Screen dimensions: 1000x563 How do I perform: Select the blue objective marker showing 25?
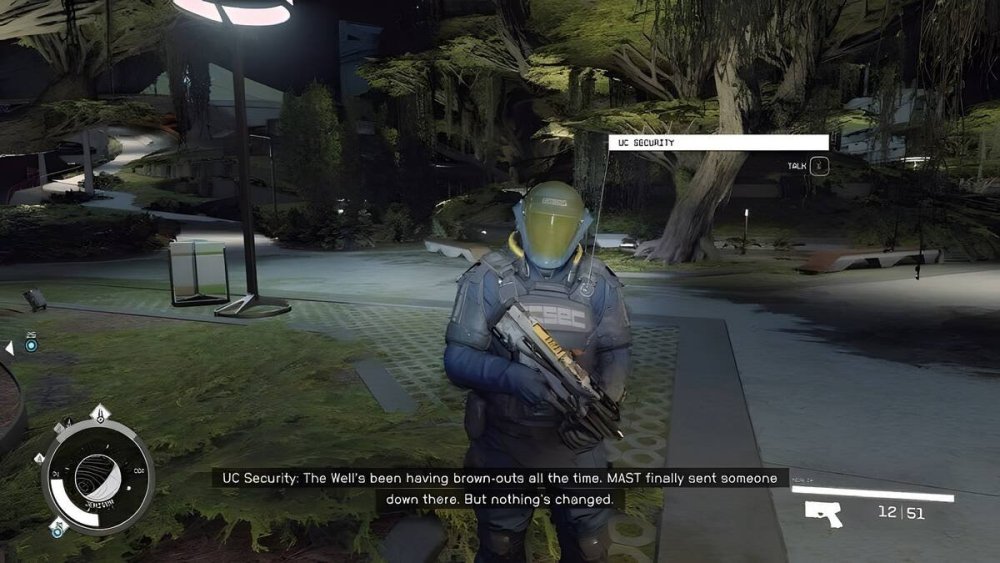(31, 345)
